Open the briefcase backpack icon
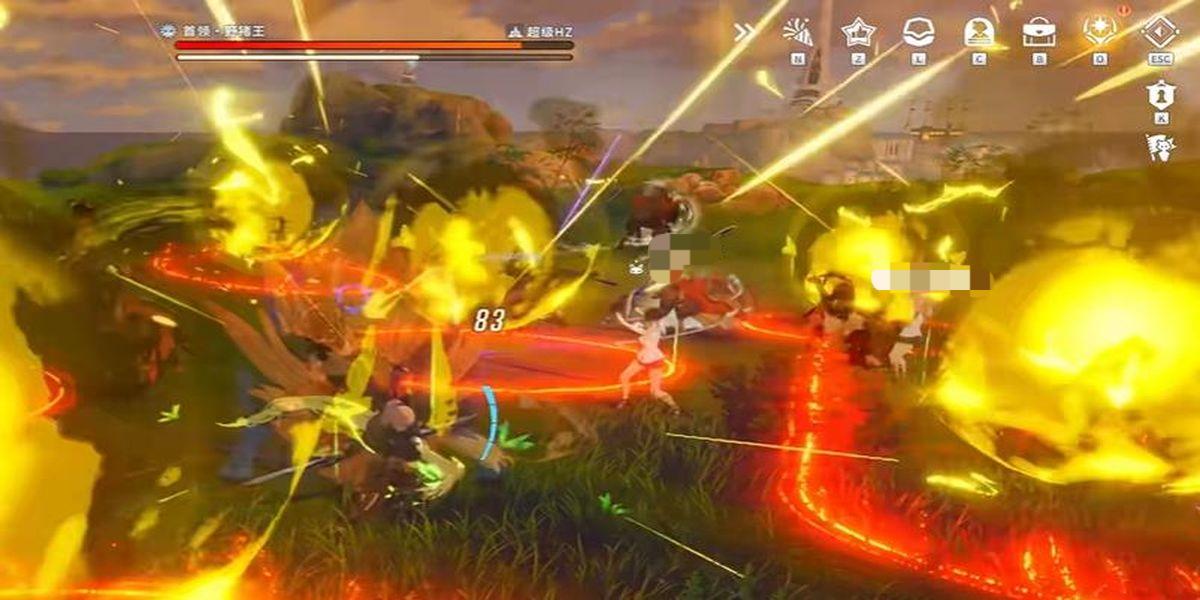Screen dimensions: 1200x600 (x=1039, y=32)
